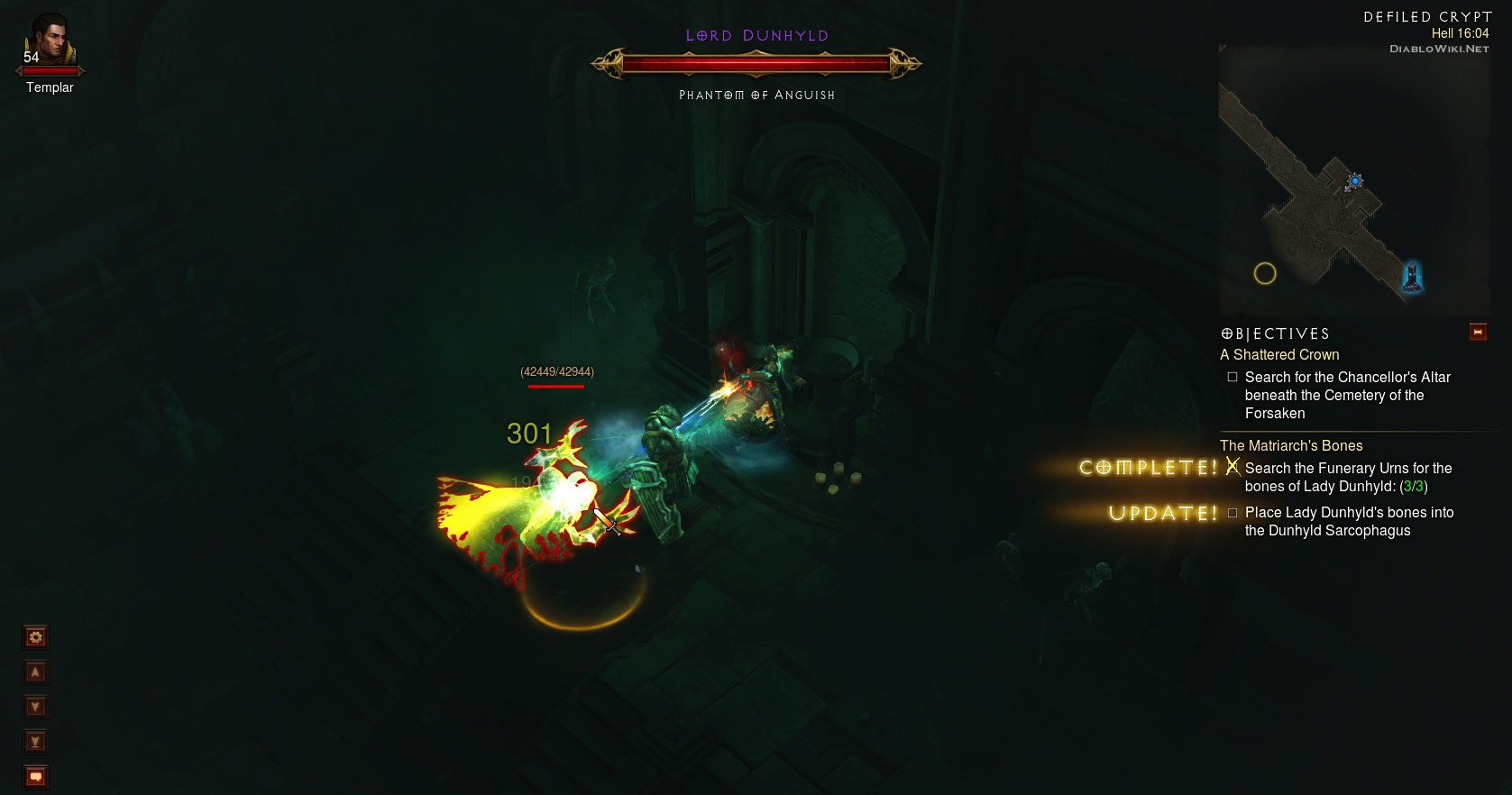Open chat options with gear button
Screen dimensions: 1512x795
(x=35, y=638)
